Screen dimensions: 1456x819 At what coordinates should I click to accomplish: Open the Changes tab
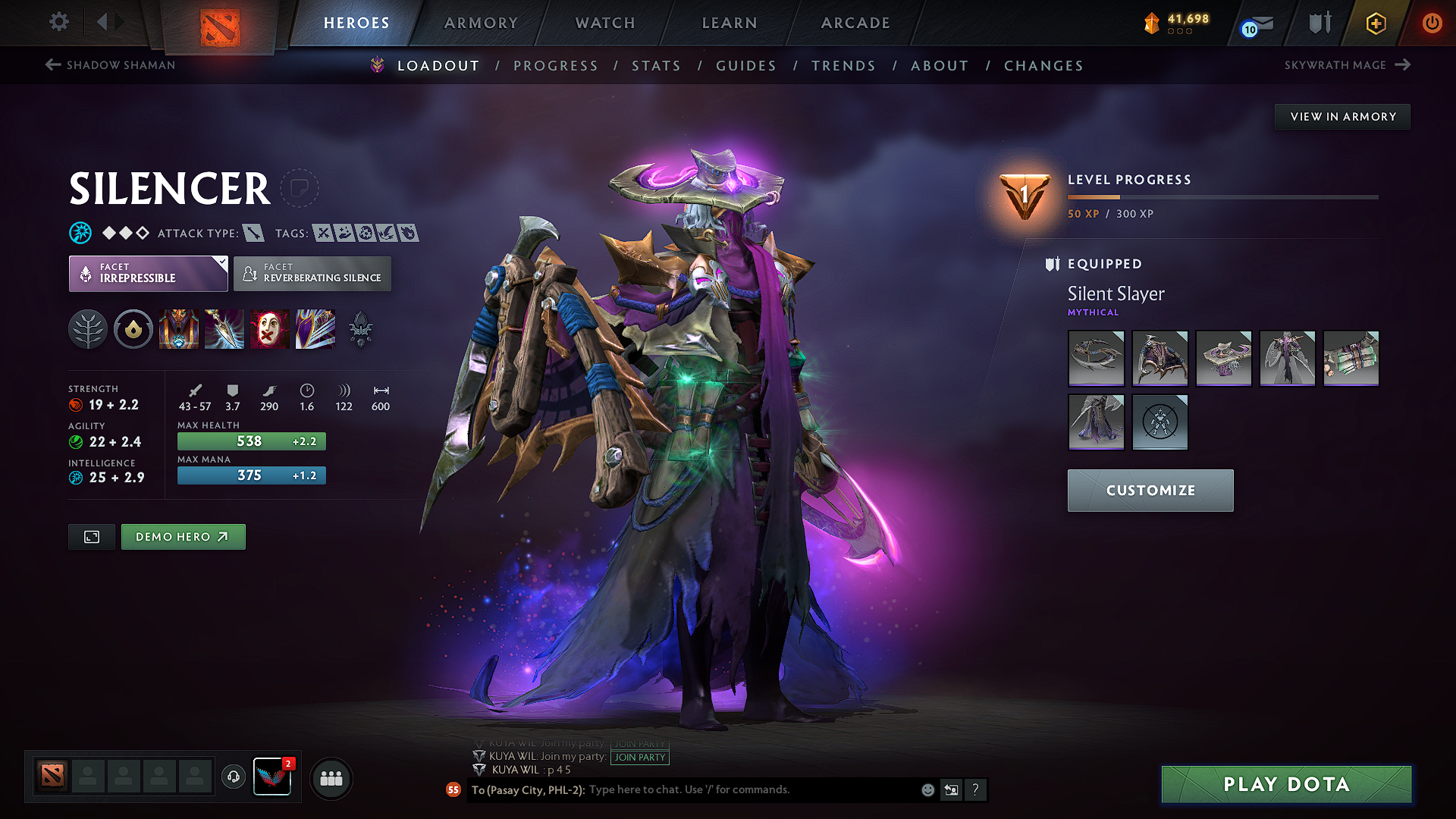point(1043,66)
